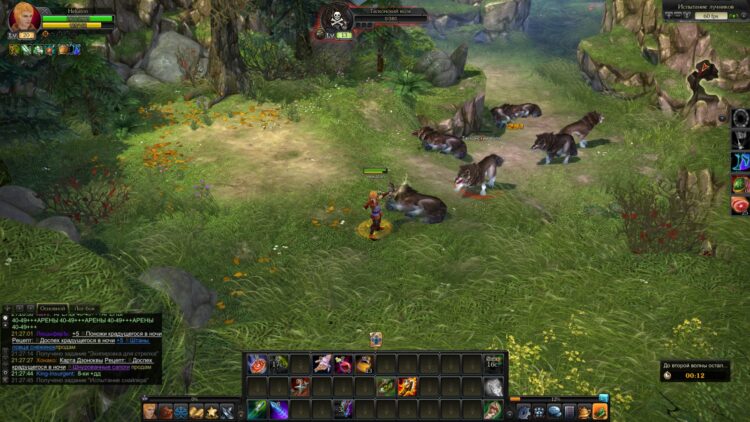The width and height of the screenshot is (750, 422).
Task: Use the golden potion flask hotbar item
Action: (x=364, y=364)
